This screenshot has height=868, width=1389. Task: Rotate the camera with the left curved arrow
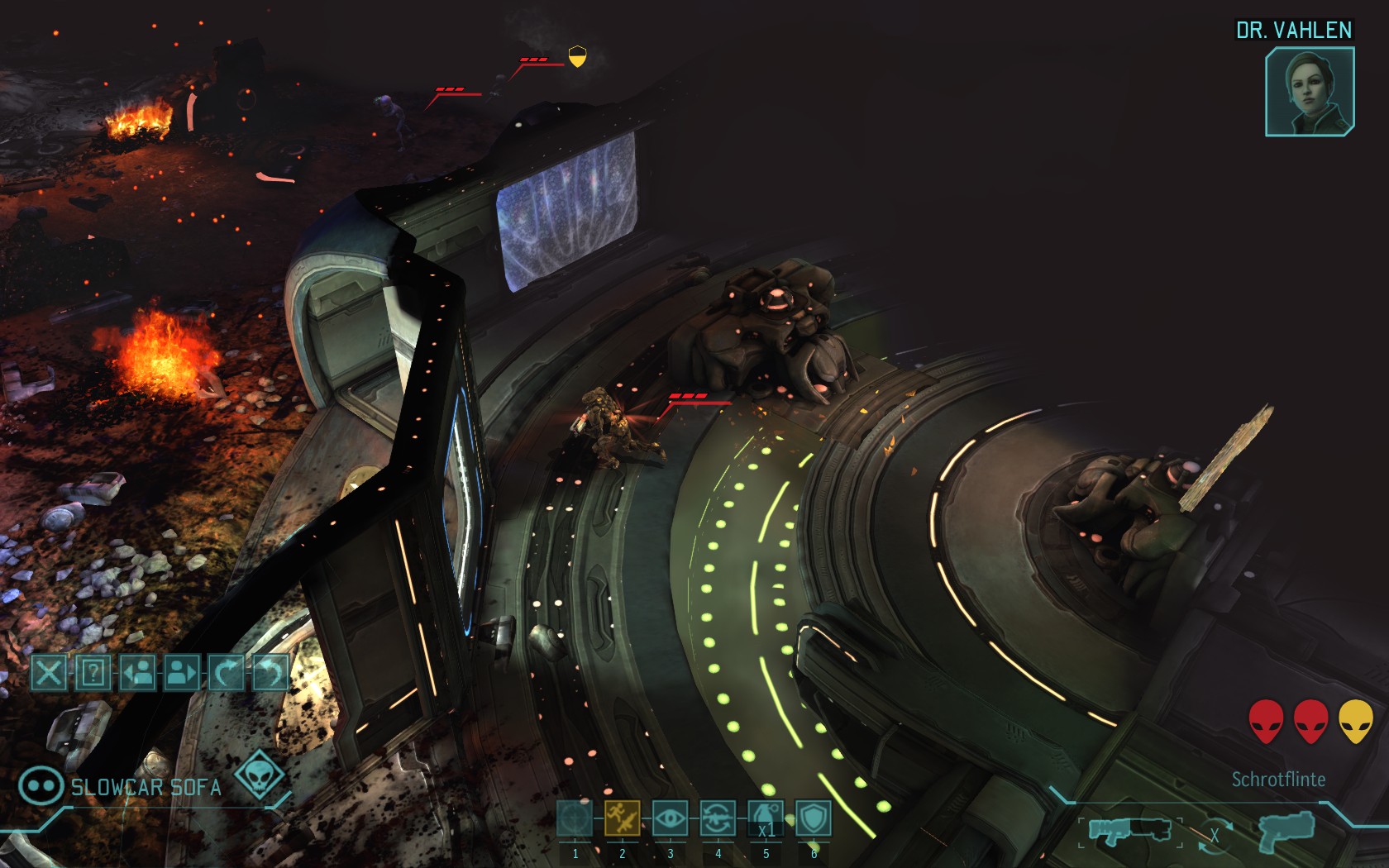[x=226, y=673]
